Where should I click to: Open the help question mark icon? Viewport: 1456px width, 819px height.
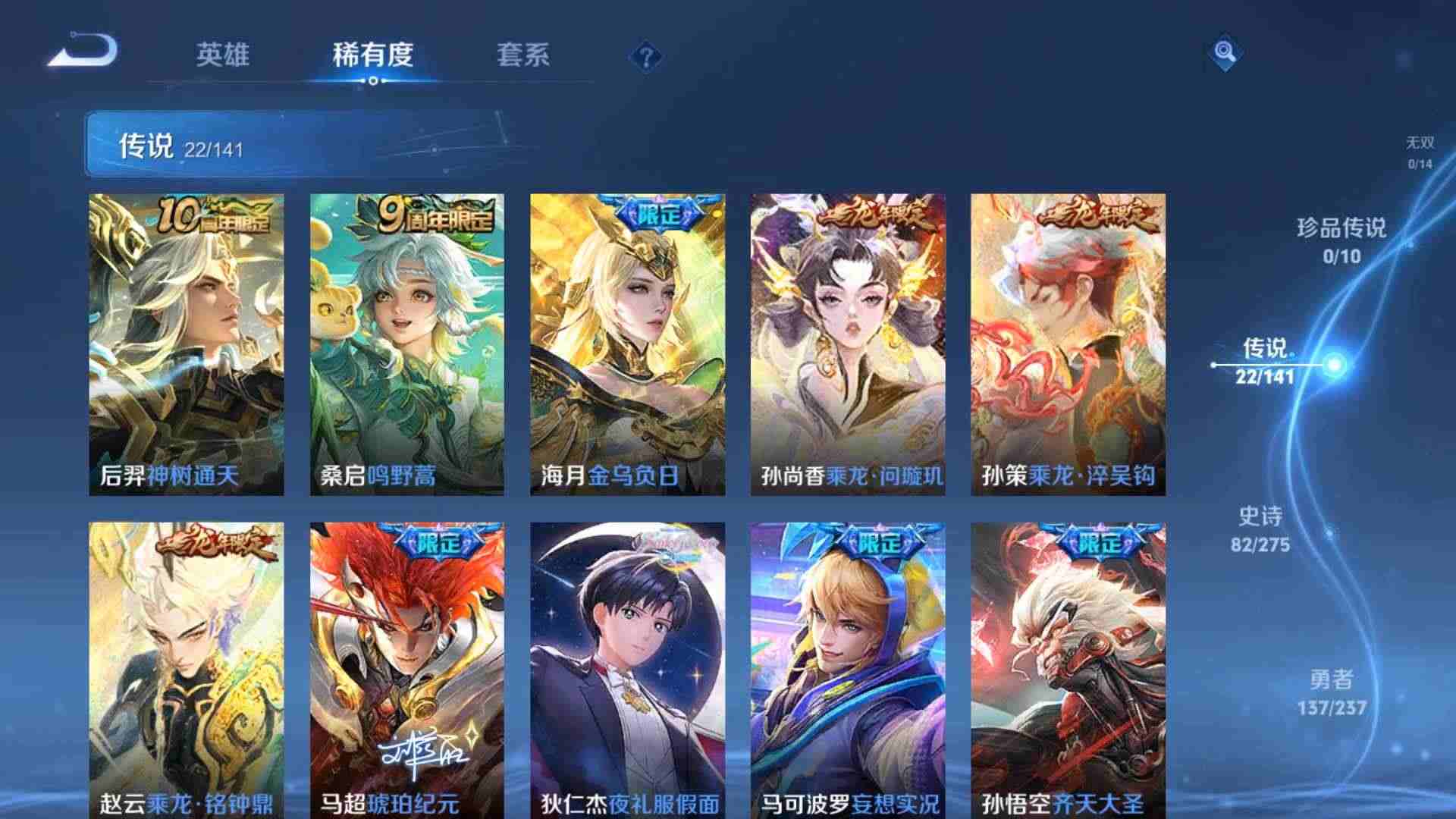coord(644,57)
